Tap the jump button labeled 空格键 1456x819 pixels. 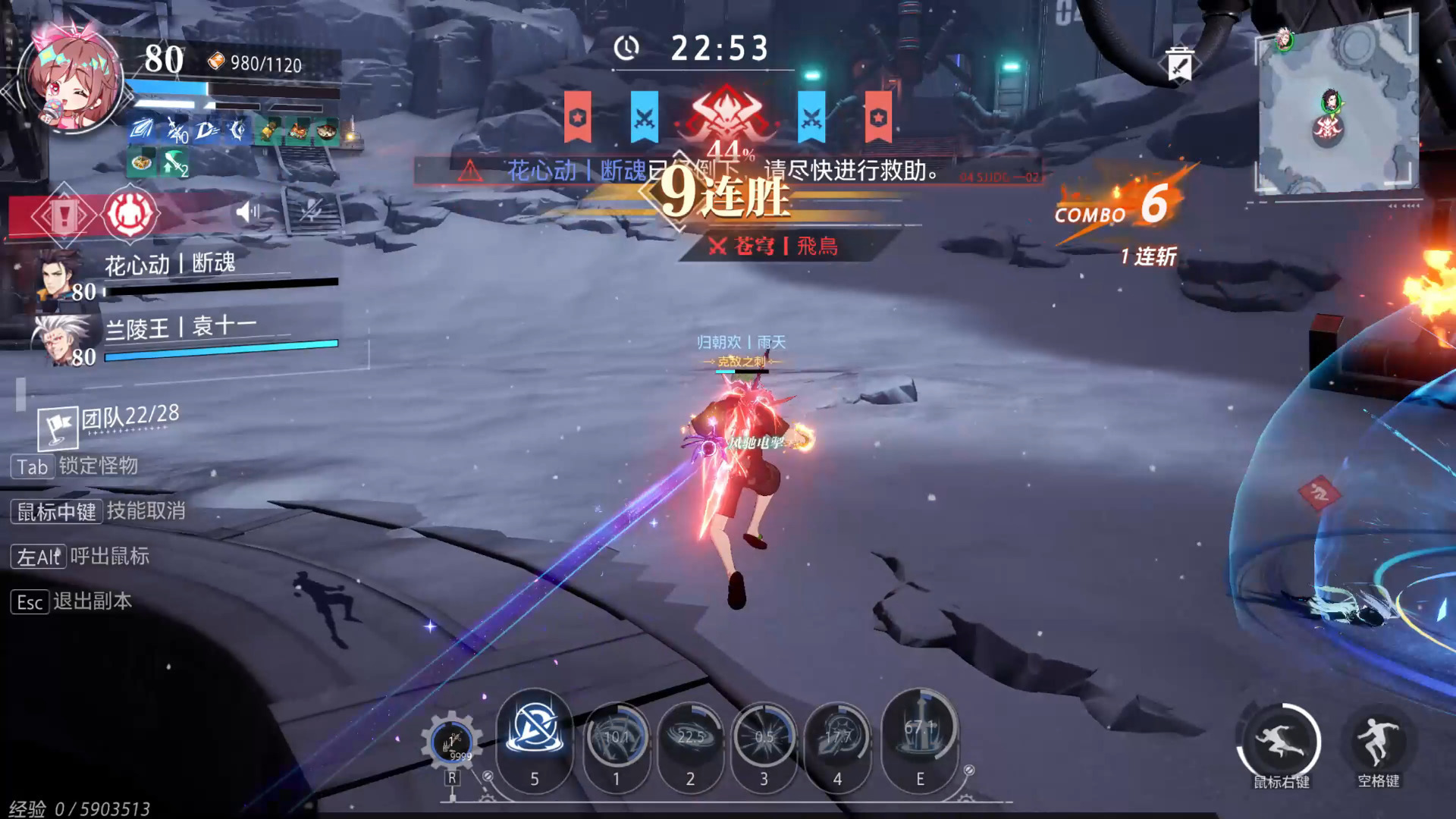tap(1378, 742)
